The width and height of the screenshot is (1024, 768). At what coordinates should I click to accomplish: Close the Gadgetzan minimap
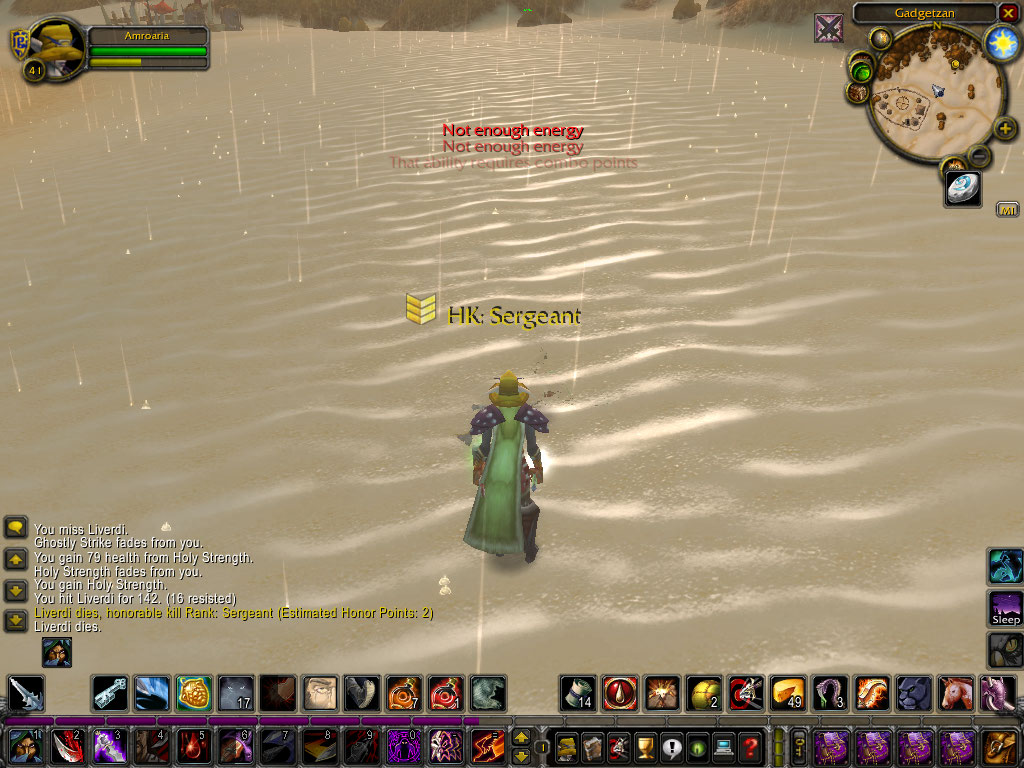[x=1007, y=13]
